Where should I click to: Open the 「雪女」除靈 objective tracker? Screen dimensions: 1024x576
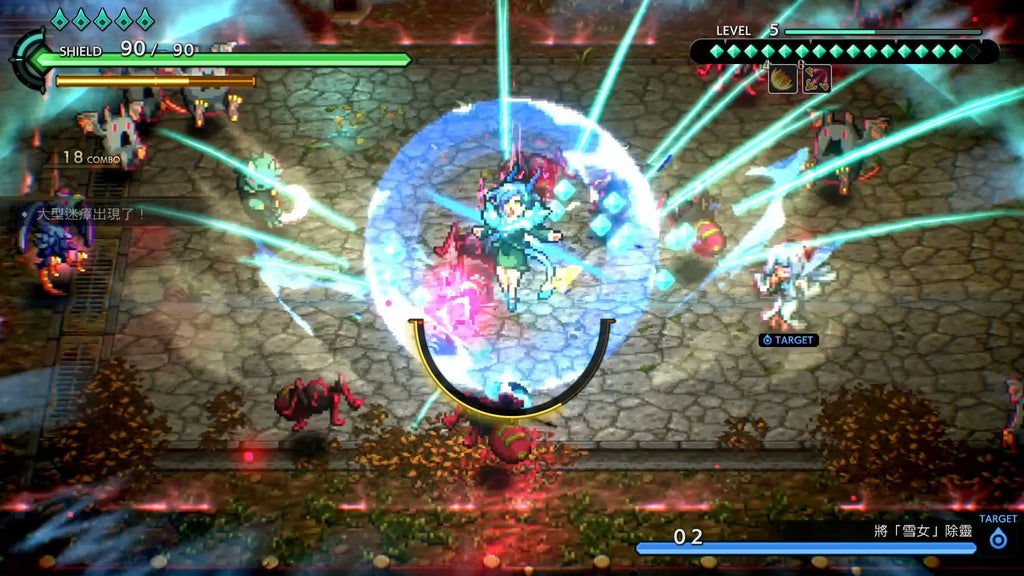point(923,531)
